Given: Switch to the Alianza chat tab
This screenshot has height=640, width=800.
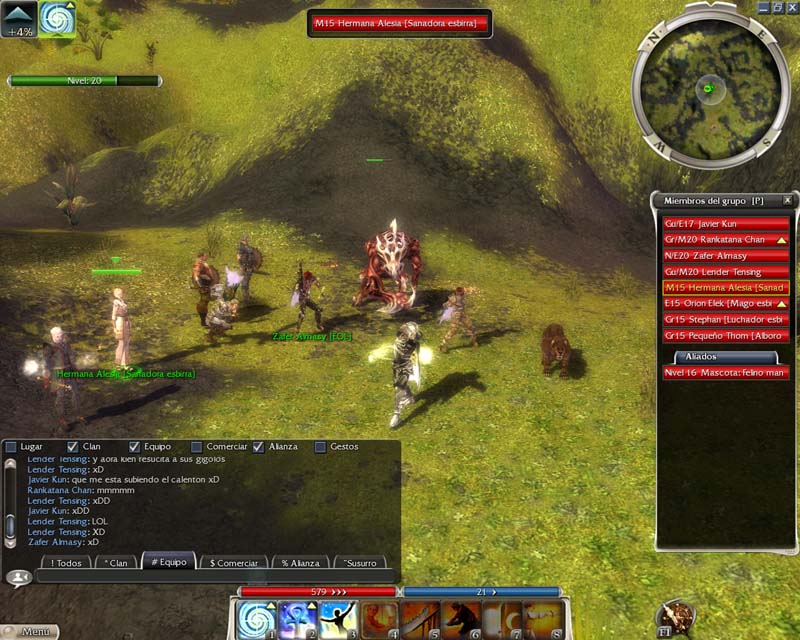Looking at the screenshot, I should 299,563.
